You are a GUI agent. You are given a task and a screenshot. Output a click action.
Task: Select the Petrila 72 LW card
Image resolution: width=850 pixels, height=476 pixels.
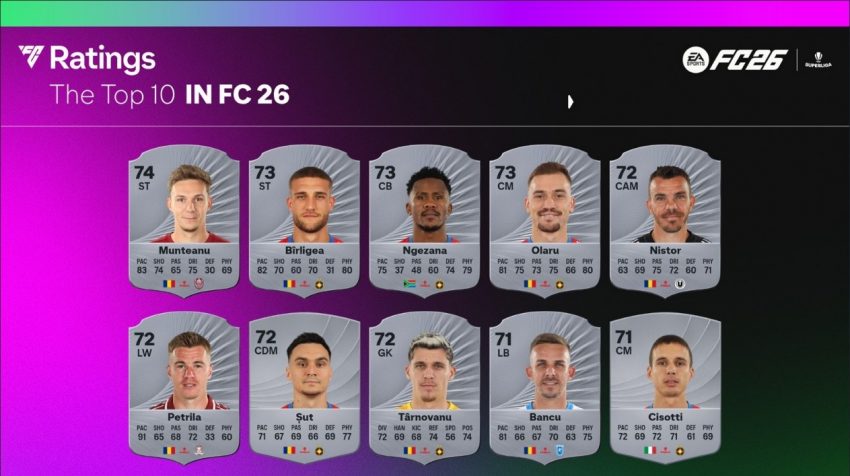click(184, 385)
